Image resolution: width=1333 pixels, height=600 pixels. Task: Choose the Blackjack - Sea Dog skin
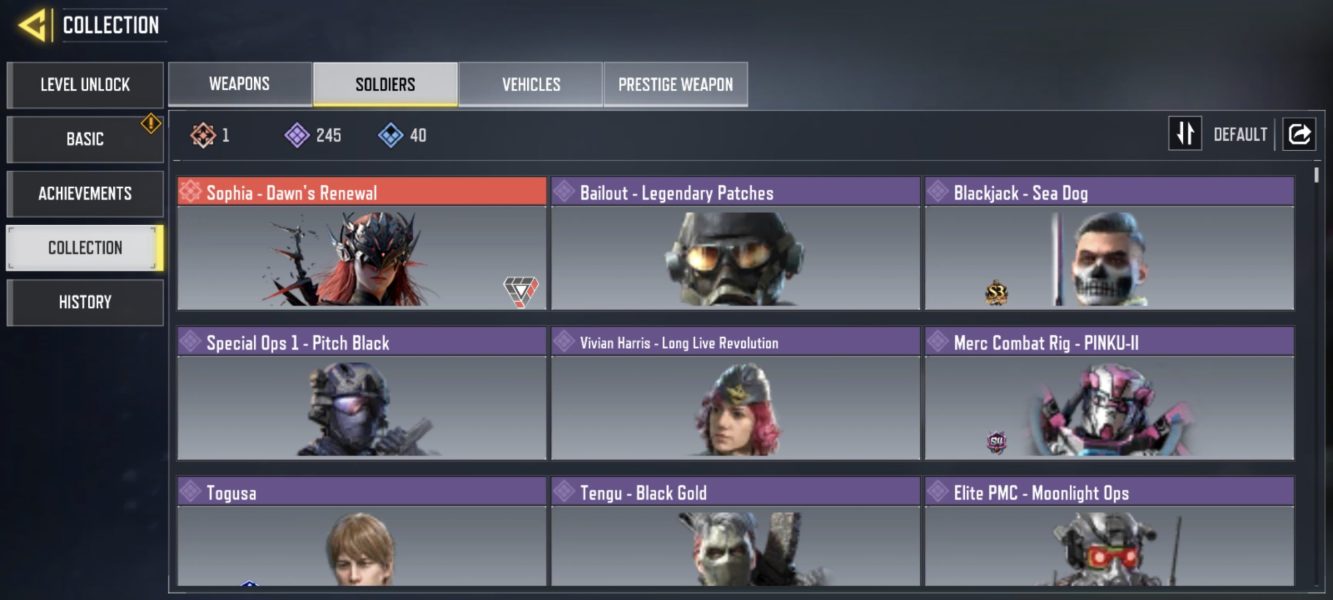point(1109,244)
